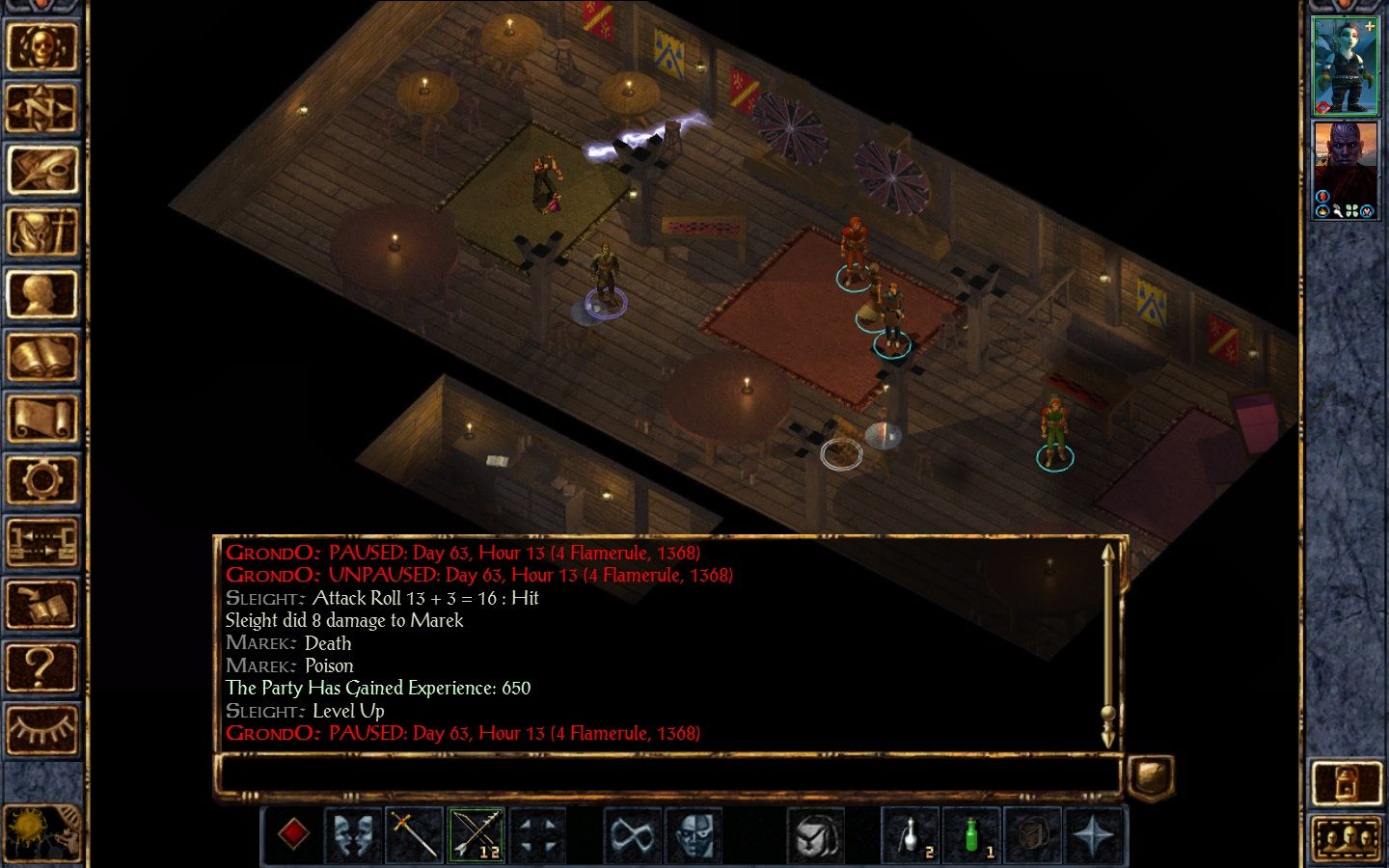Open the priest scroll screen

tap(41, 419)
